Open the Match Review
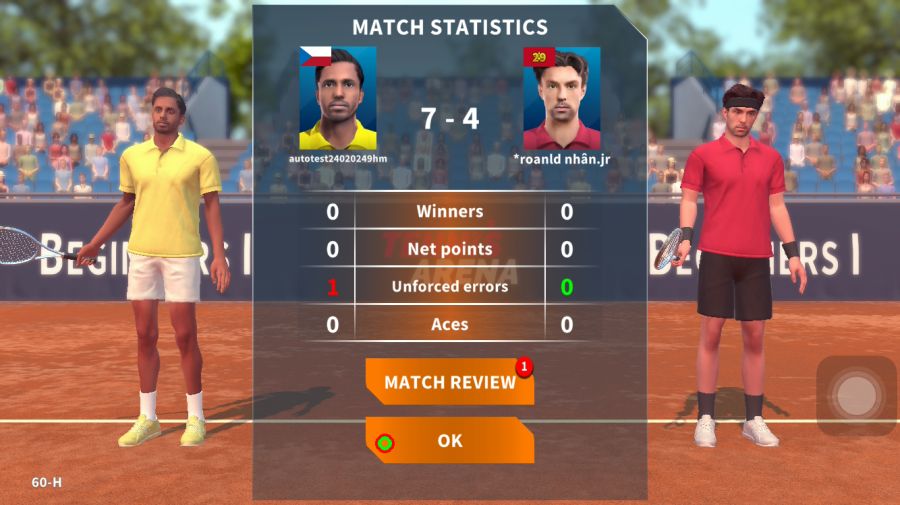This screenshot has width=900, height=505. tap(449, 382)
